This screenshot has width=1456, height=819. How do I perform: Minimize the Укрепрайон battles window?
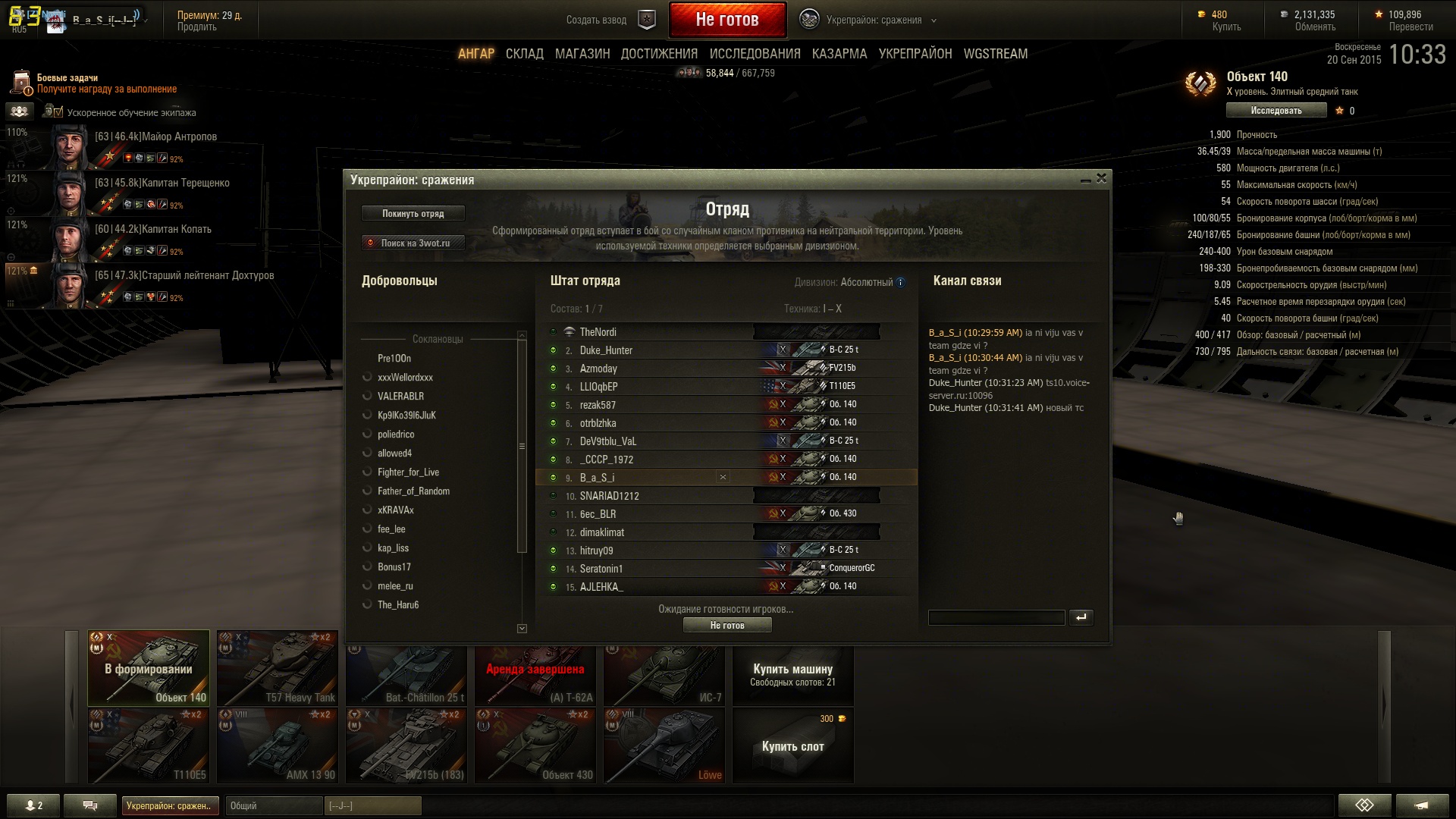pos(1085,180)
